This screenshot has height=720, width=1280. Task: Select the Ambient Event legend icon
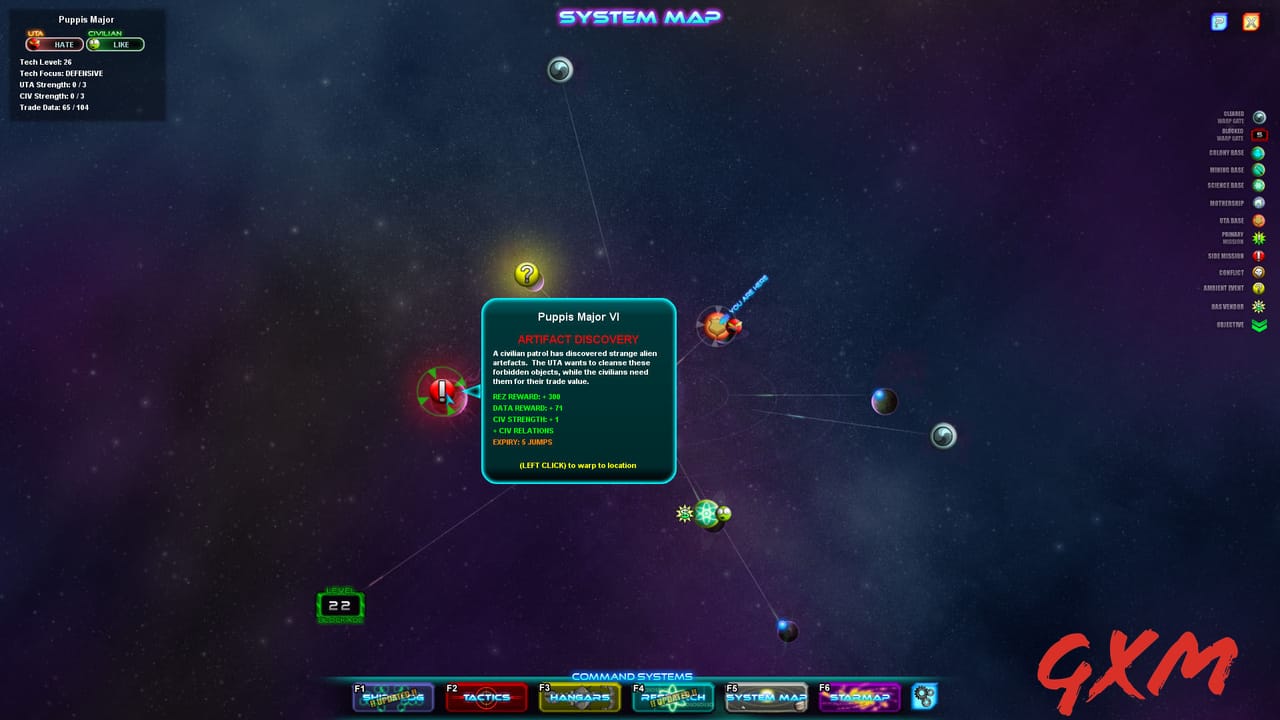pyautogui.click(x=1260, y=288)
